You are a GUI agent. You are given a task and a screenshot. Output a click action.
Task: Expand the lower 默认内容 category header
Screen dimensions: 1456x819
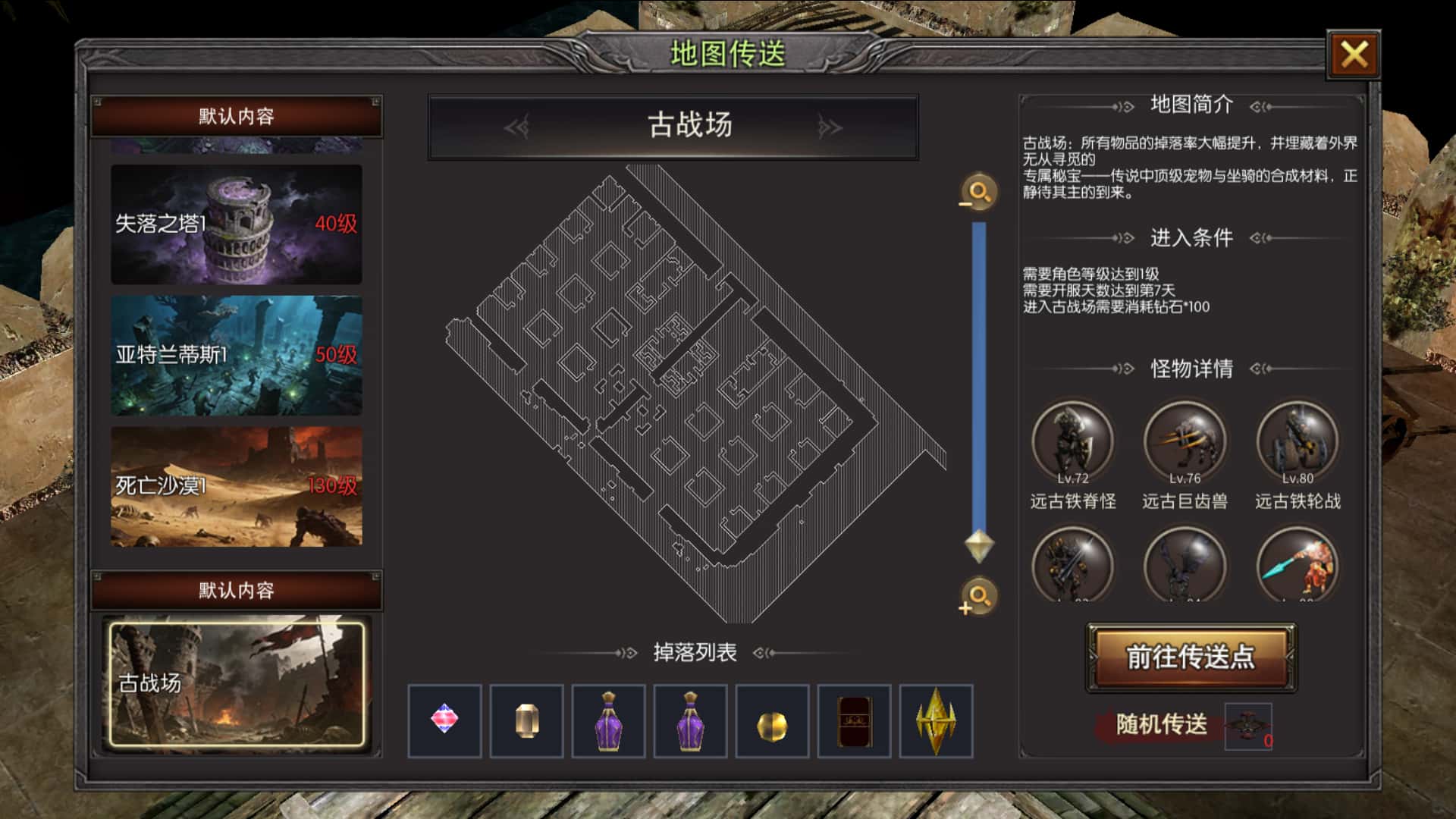point(235,591)
